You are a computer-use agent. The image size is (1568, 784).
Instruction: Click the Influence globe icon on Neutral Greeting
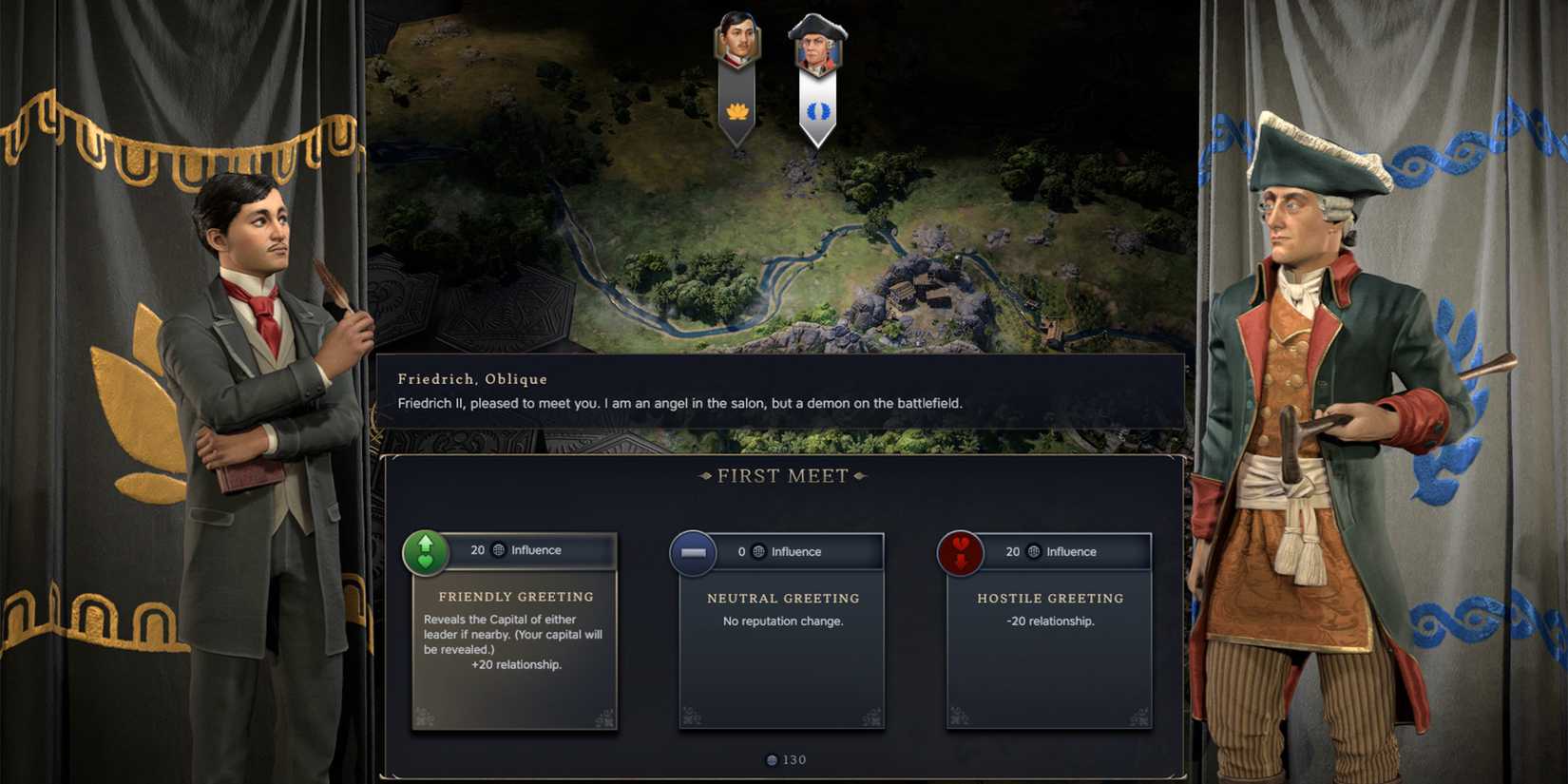[x=757, y=551]
